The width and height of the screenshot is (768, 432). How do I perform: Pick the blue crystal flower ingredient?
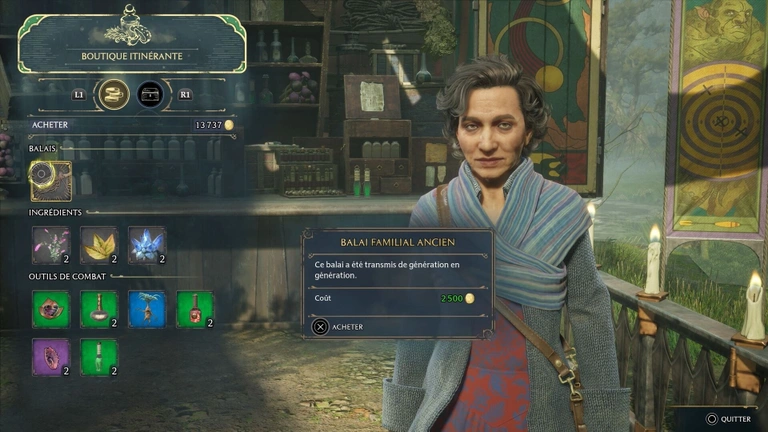click(147, 245)
